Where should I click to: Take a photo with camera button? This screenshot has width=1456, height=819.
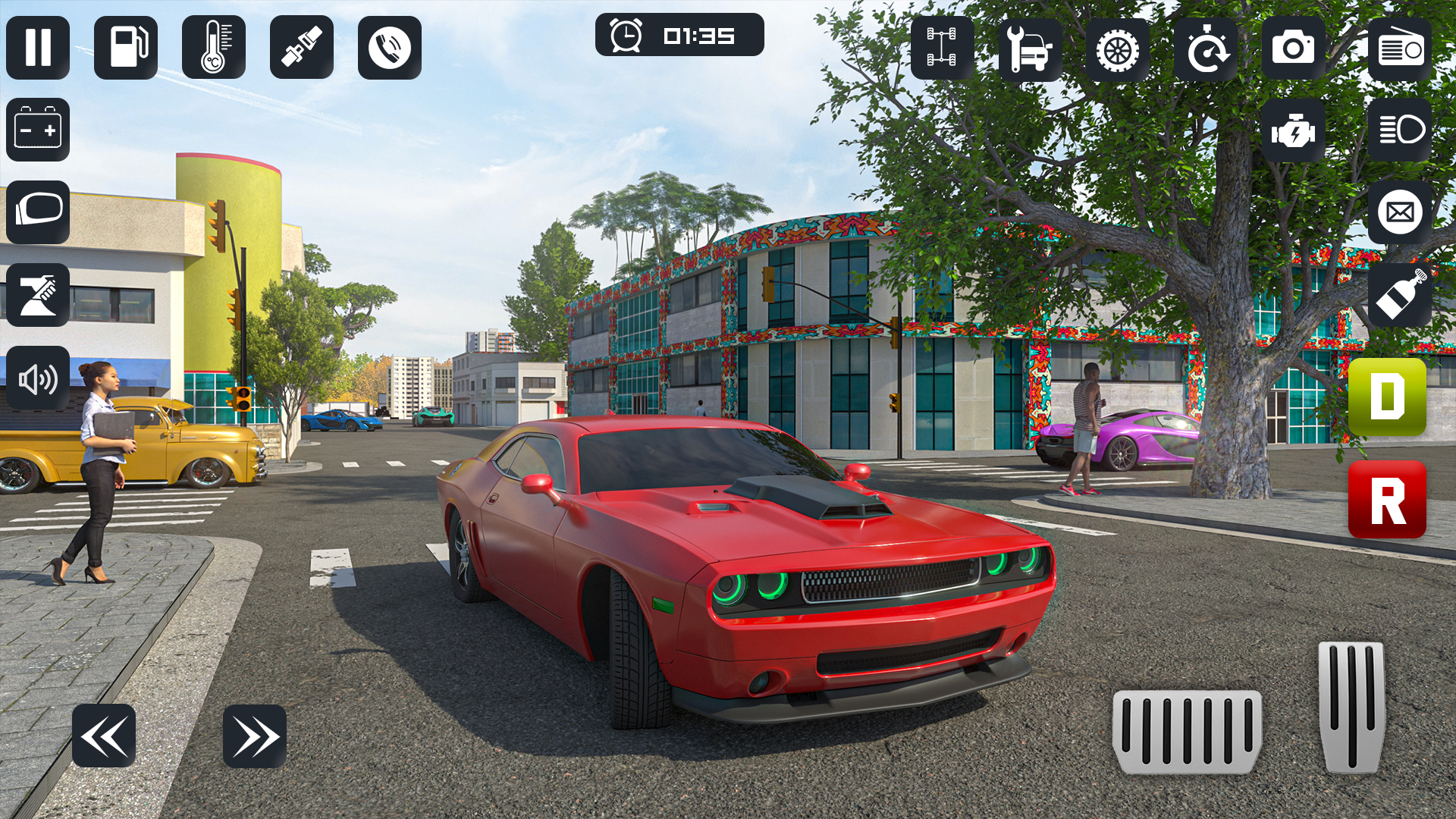coord(1294,49)
